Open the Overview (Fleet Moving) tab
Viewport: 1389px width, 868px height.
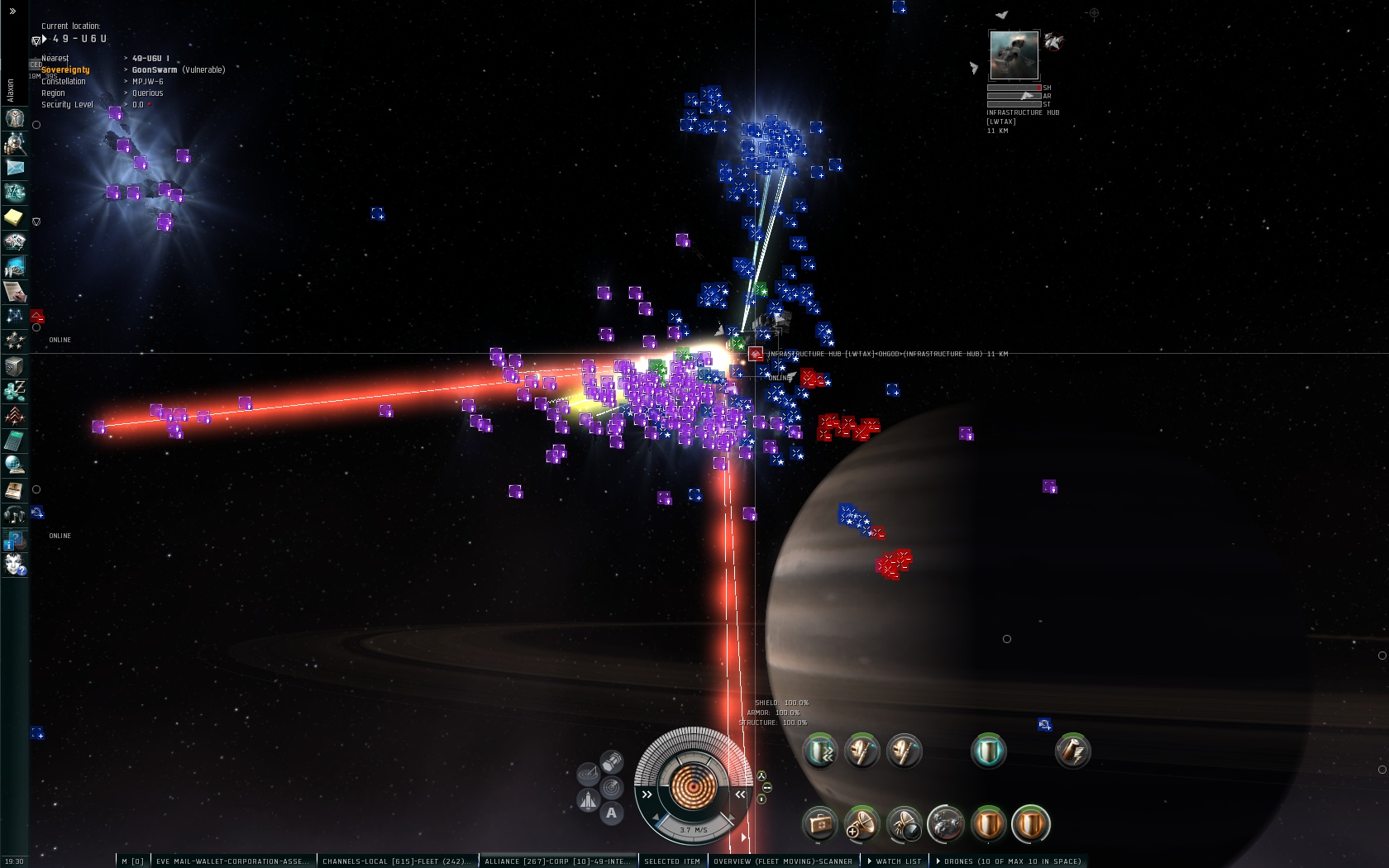click(782, 861)
